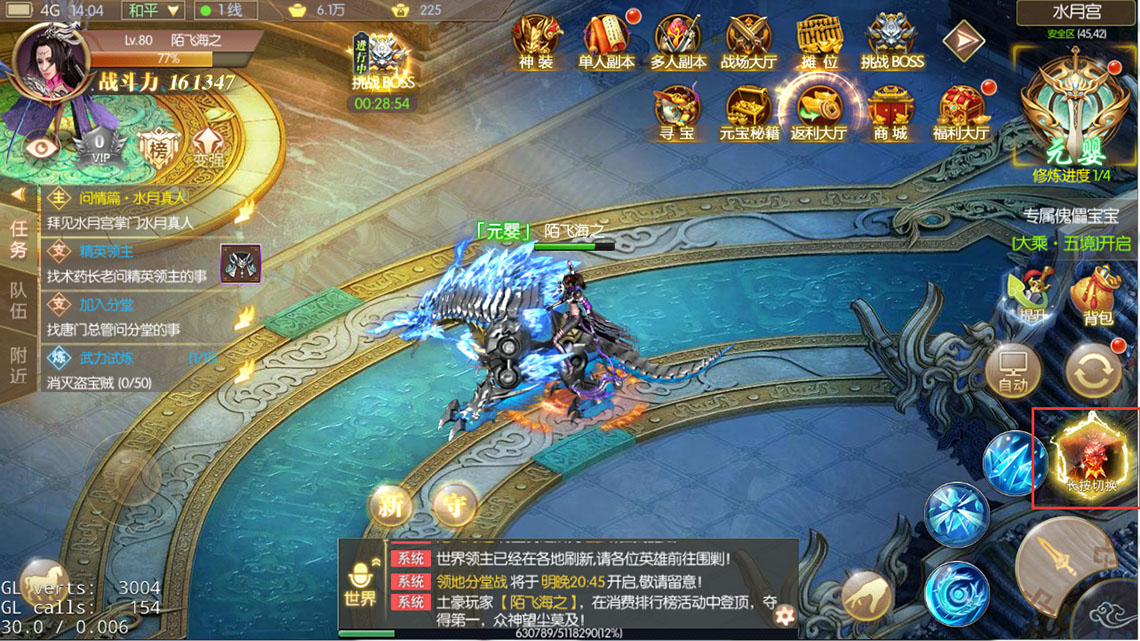Enter the 单人副本 solo dungeon
Screen dimensions: 1140x641
[606, 40]
